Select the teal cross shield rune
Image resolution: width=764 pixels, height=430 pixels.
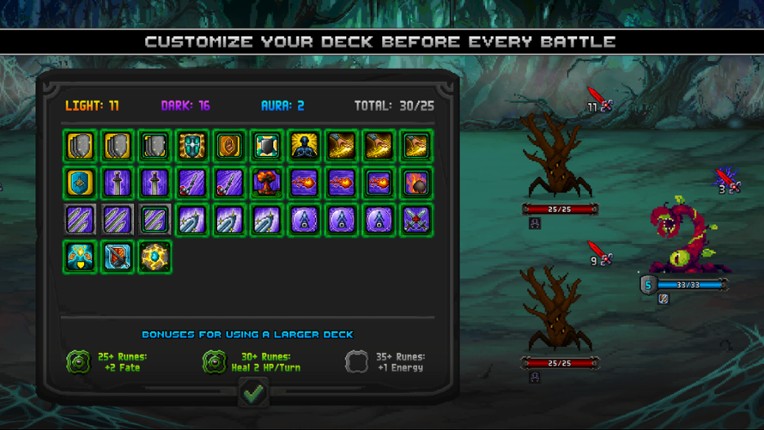191,146
